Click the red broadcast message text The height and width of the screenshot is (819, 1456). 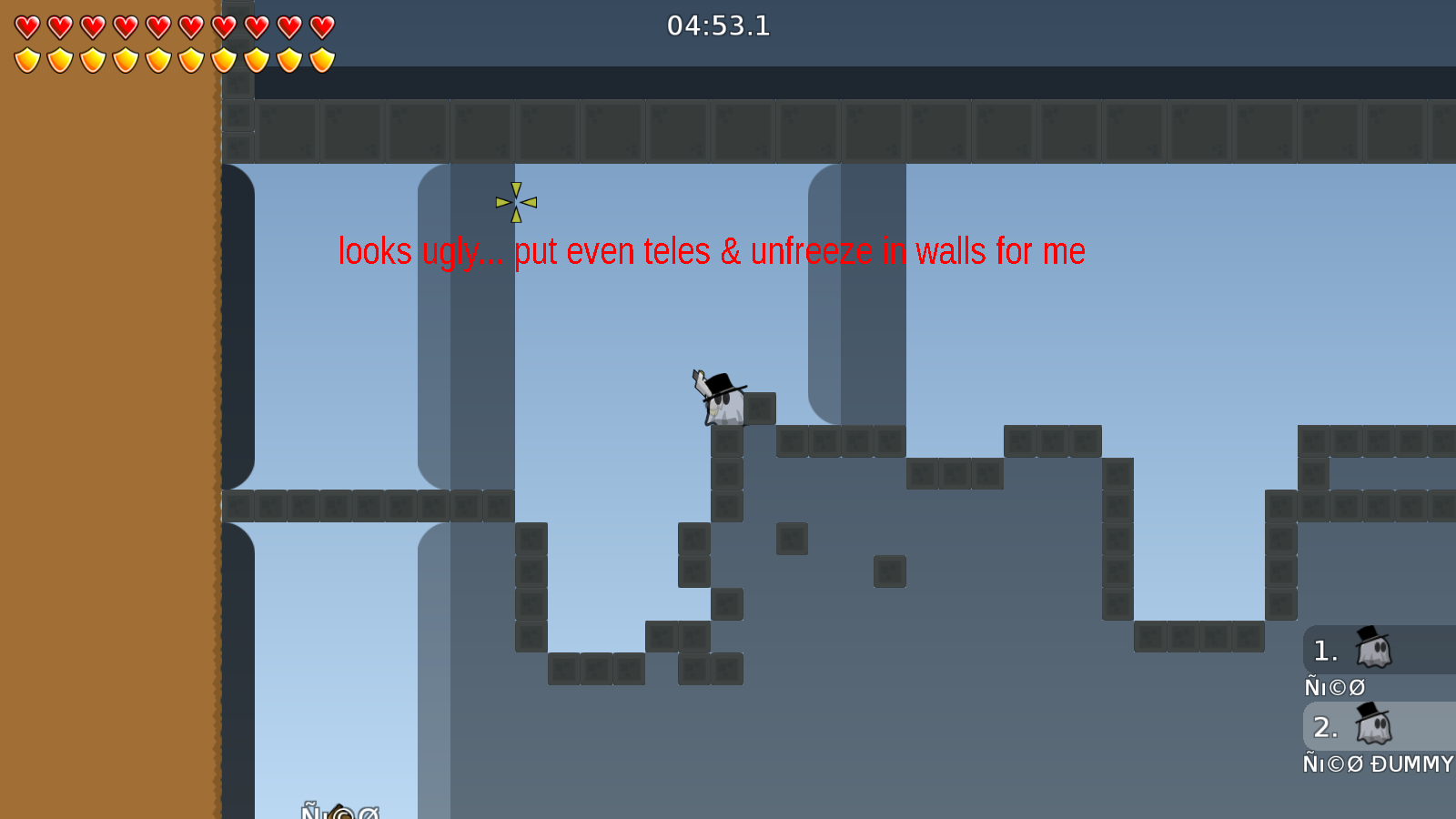pos(711,252)
